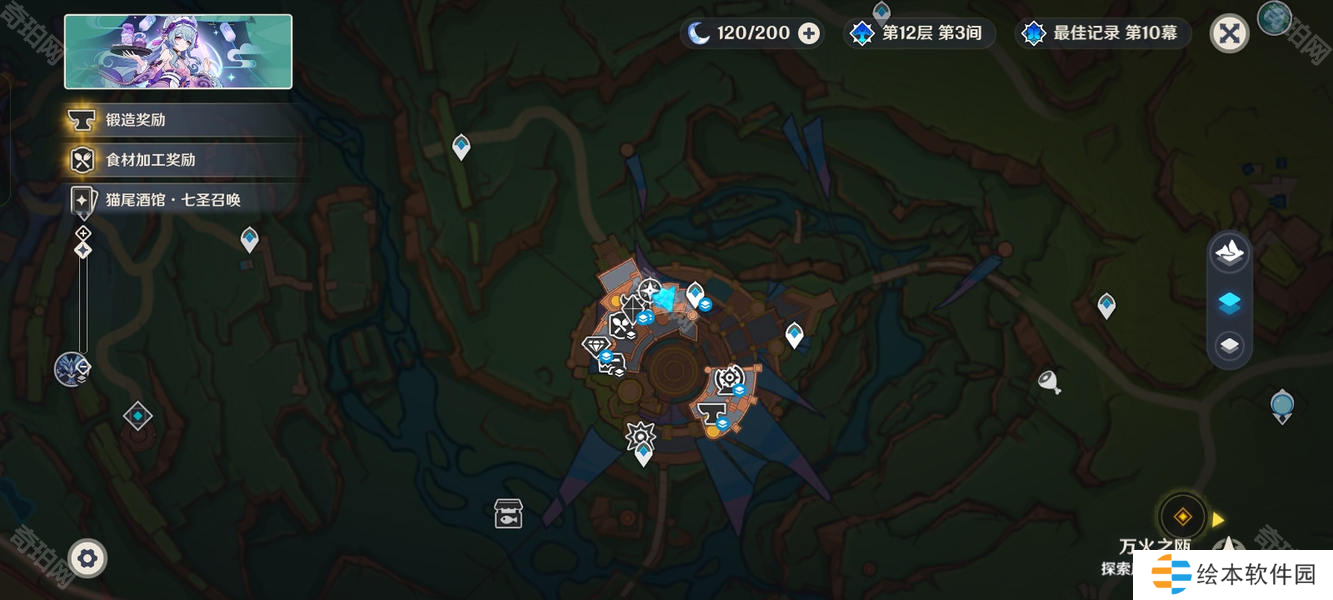Open 猫尾酒馆·七圣召唤 entry
1333x600 pixels.
click(x=180, y=200)
